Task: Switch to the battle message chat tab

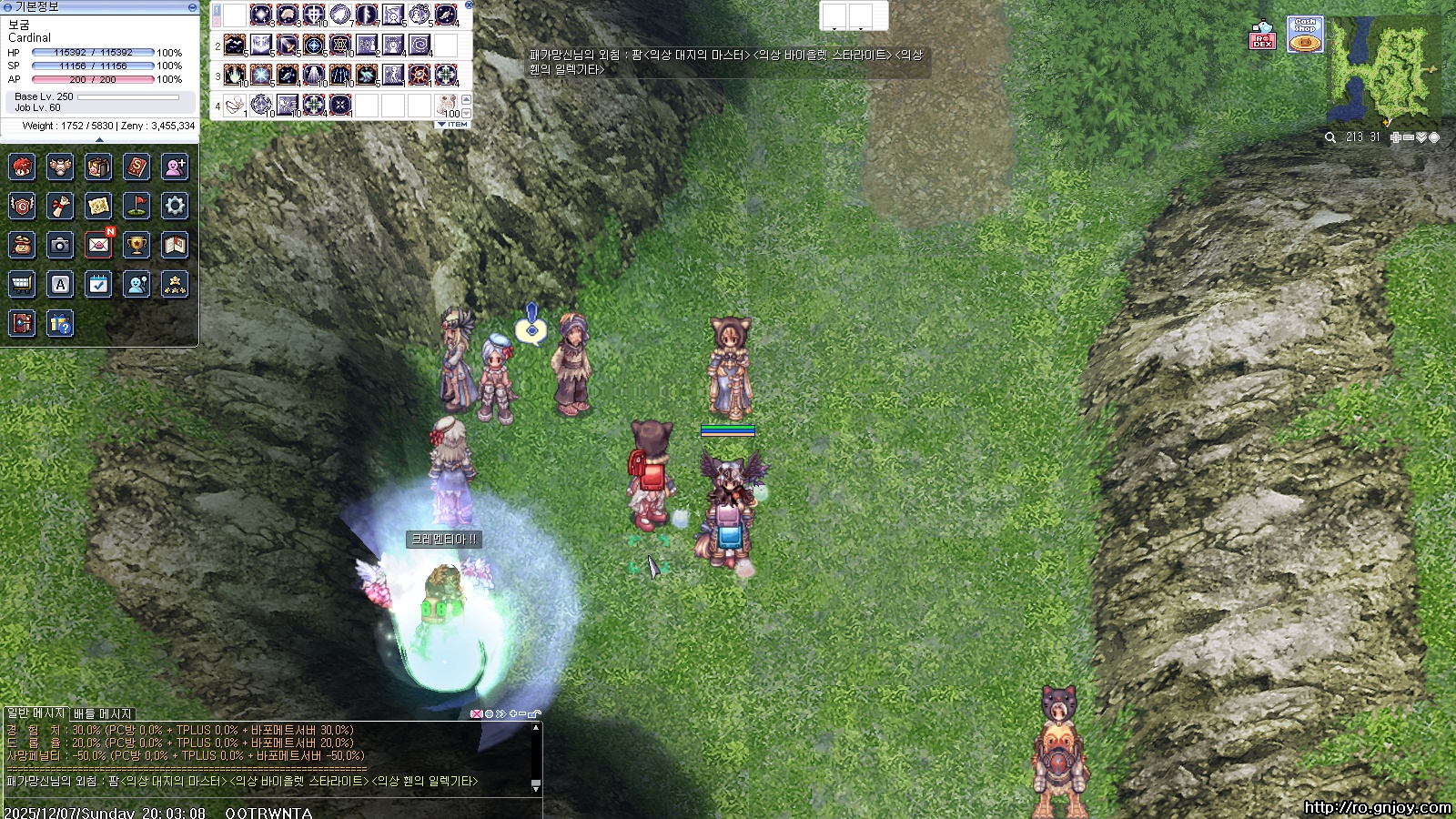Action: tap(103, 713)
